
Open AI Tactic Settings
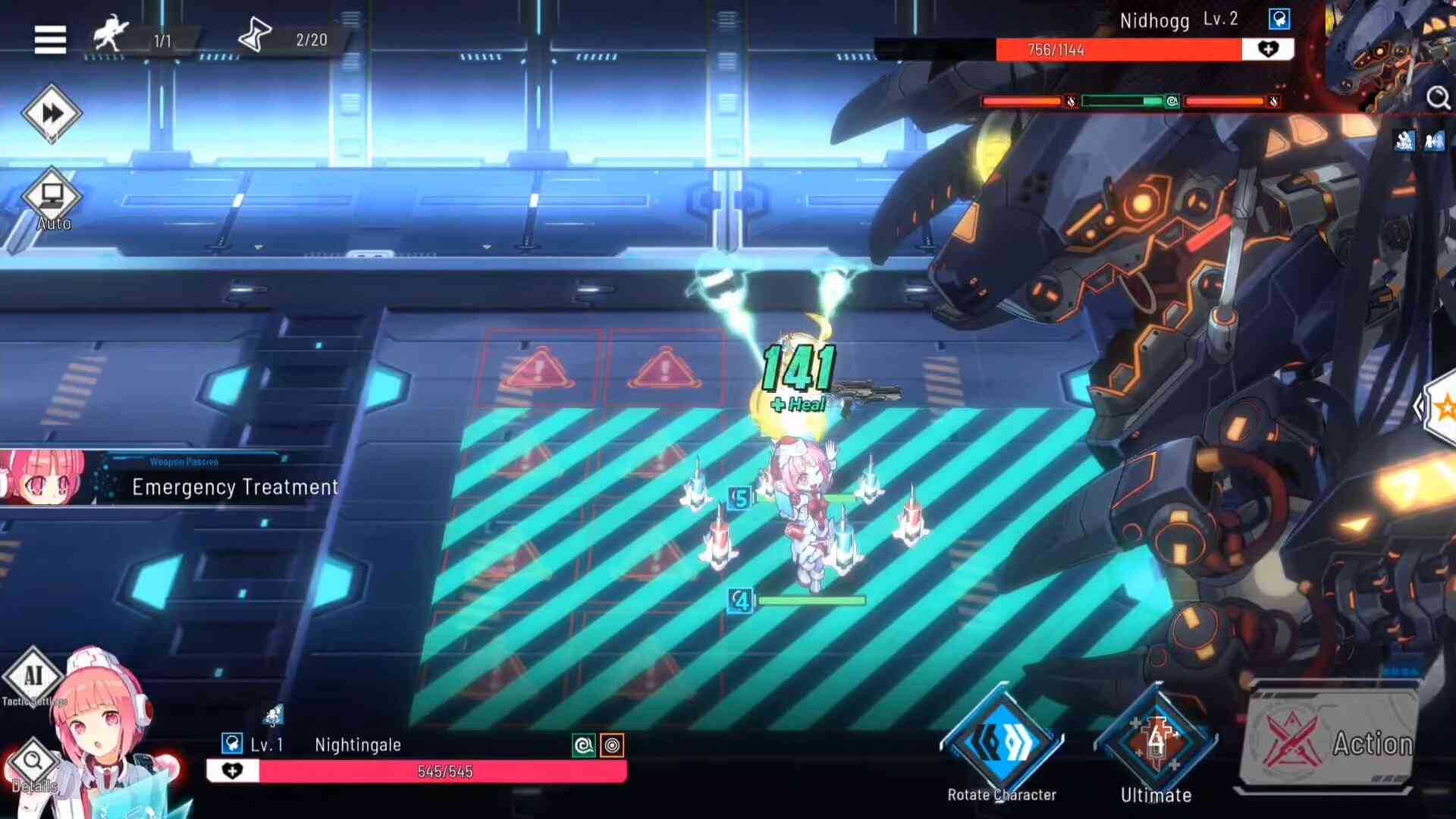click(33, 676)
